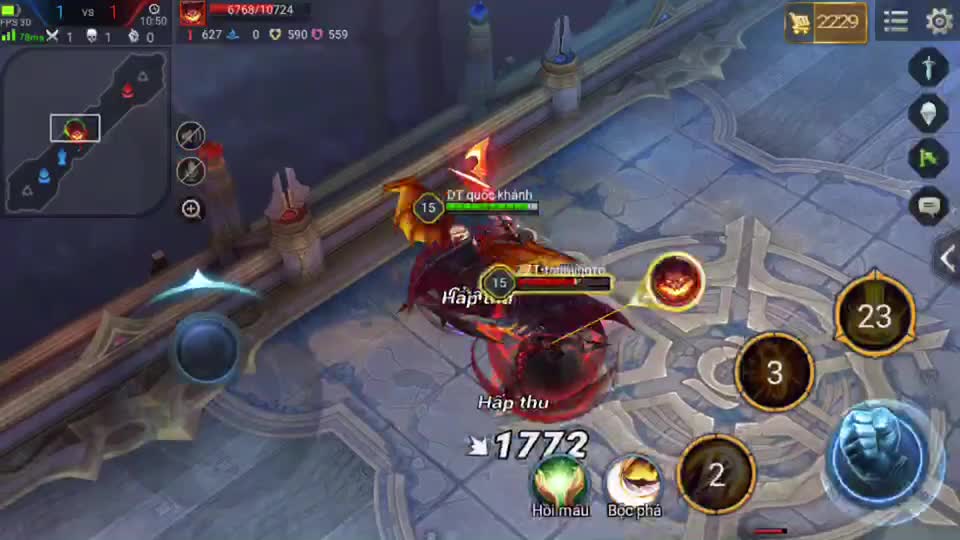Activate the skill showing cooldown 2

716,475
